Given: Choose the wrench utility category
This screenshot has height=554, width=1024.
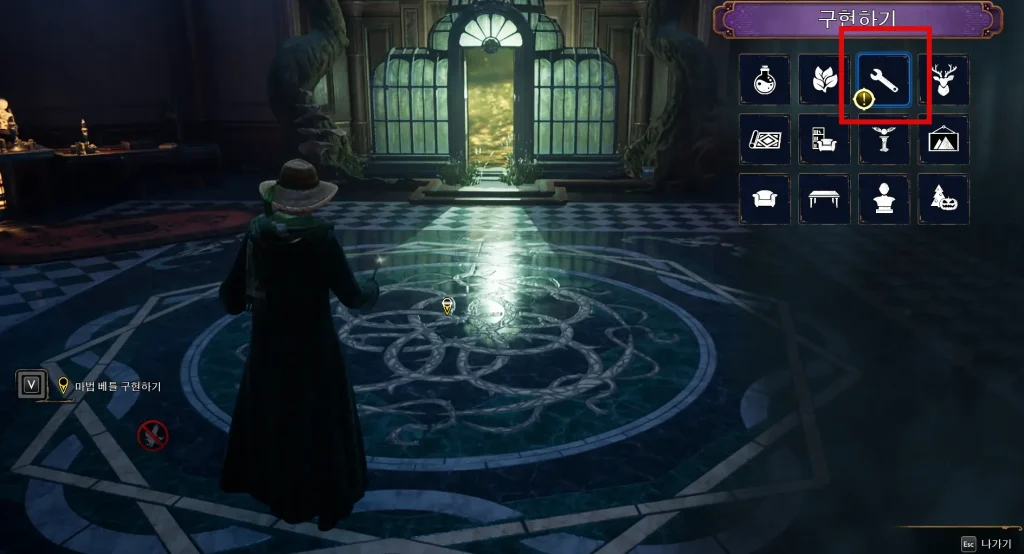Looking at the screenshot, I should pos(884,79).
